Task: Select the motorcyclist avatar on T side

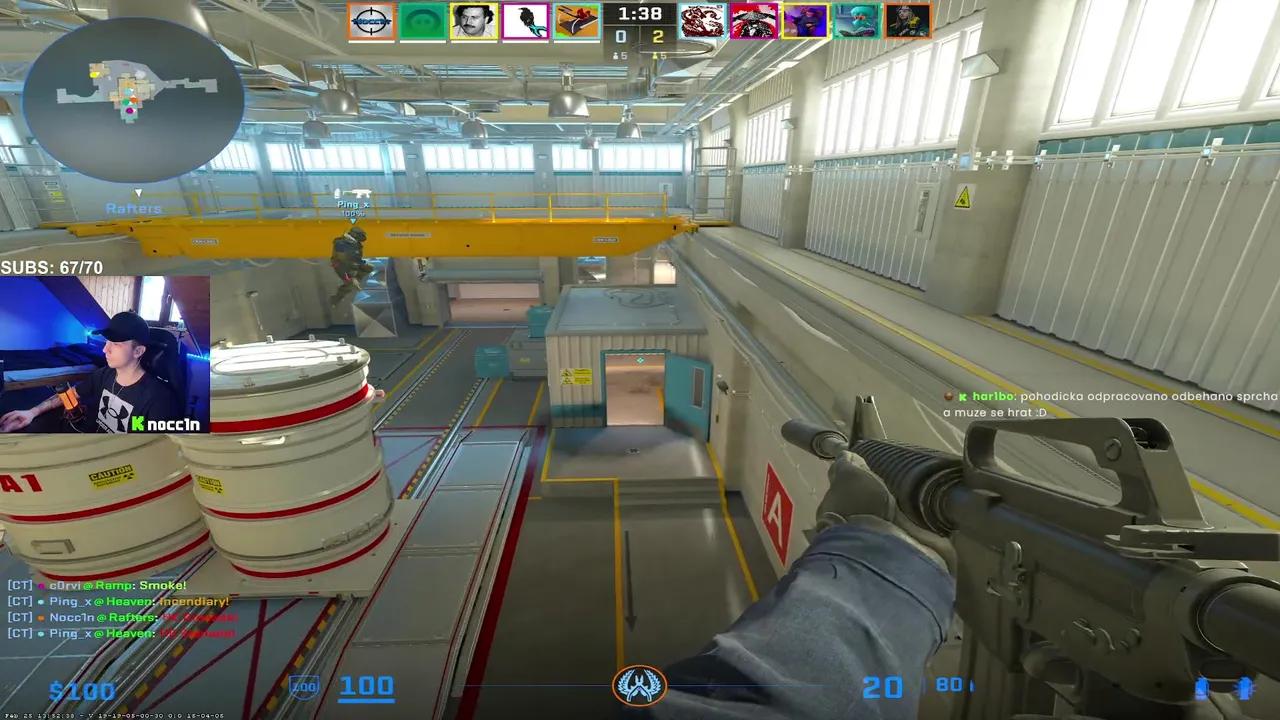Action: 755,20
